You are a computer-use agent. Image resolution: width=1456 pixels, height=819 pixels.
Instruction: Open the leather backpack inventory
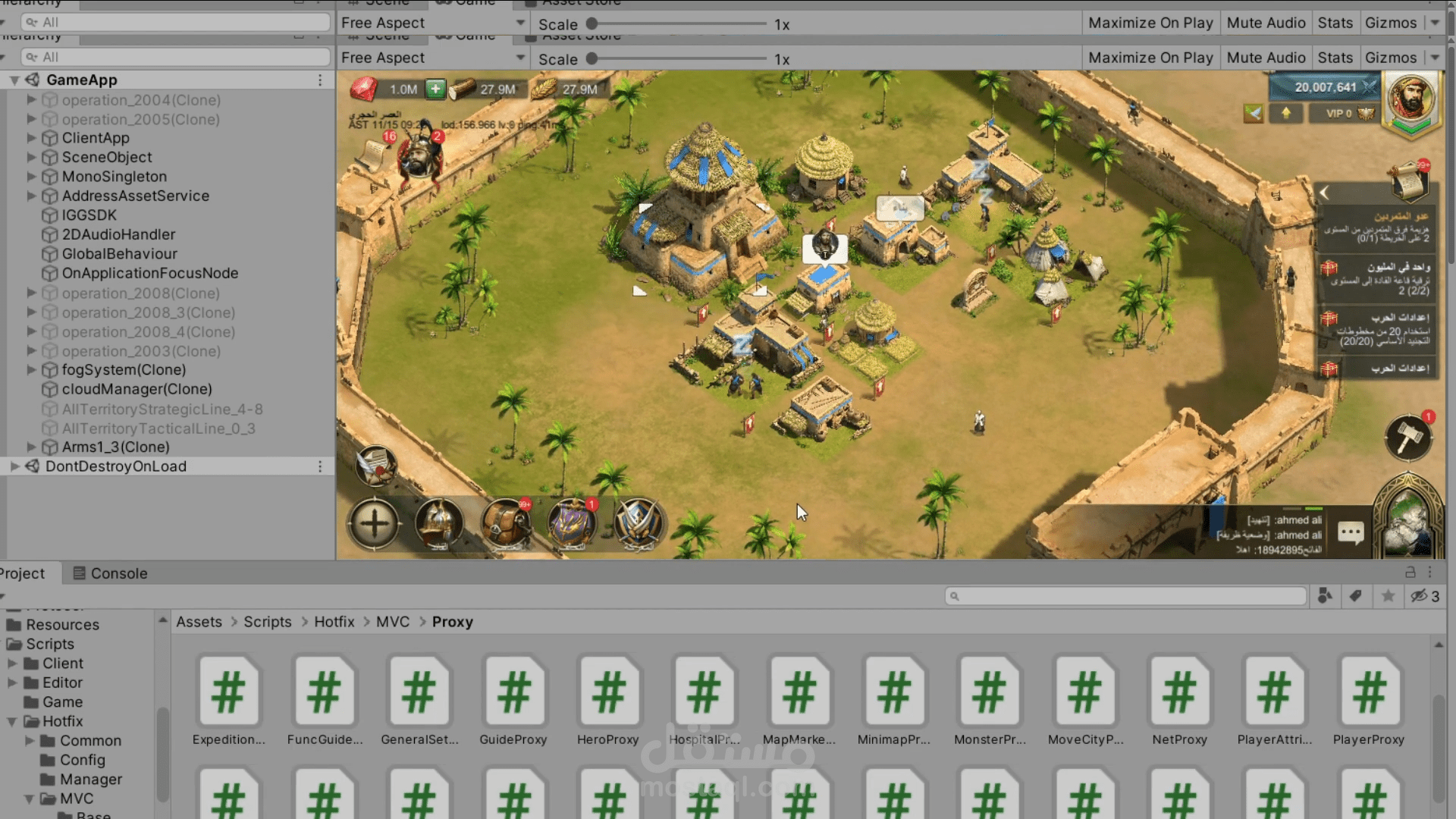point(505,523)
